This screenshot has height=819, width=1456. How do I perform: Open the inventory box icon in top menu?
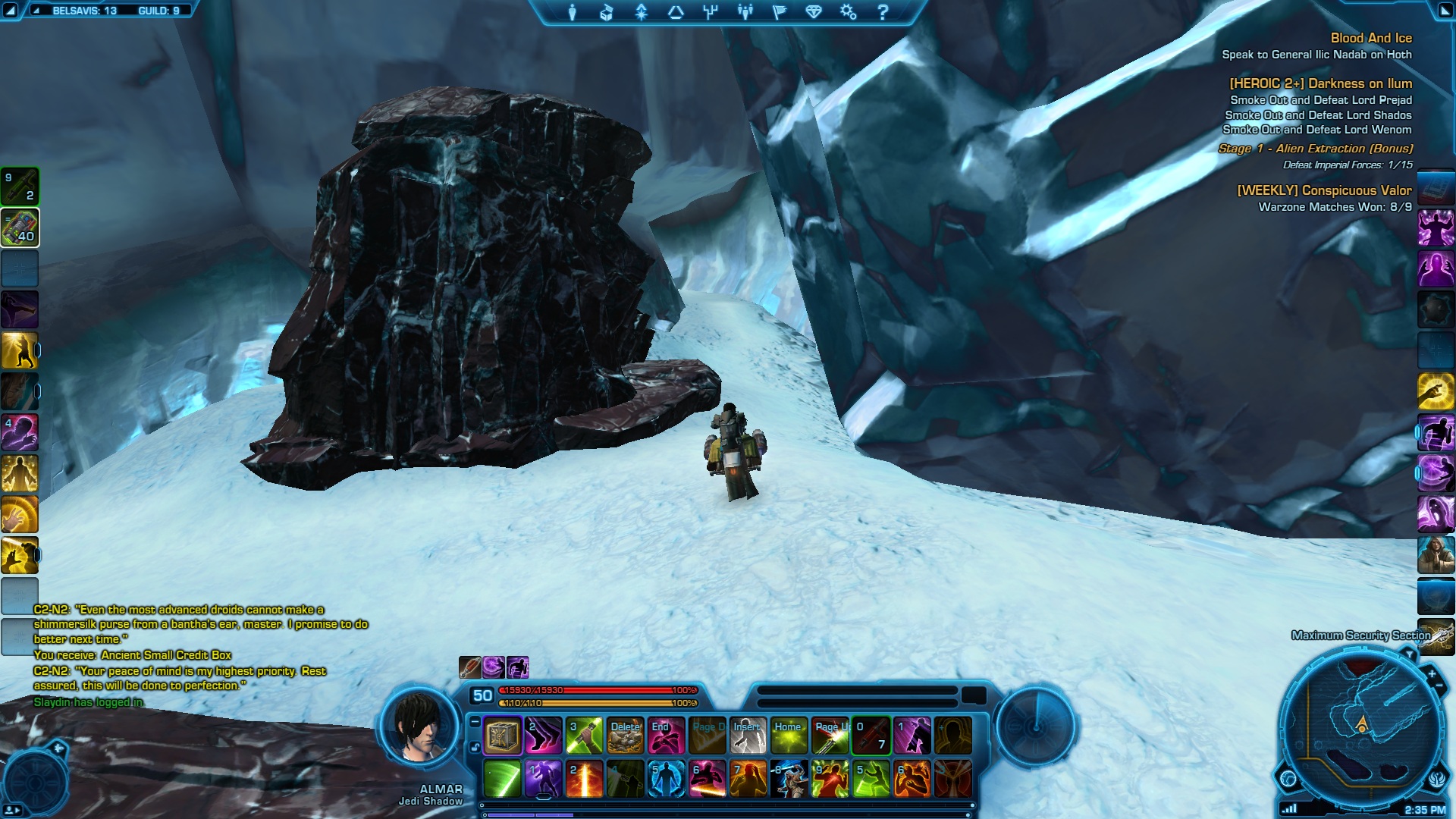click(x=606, y=12)
